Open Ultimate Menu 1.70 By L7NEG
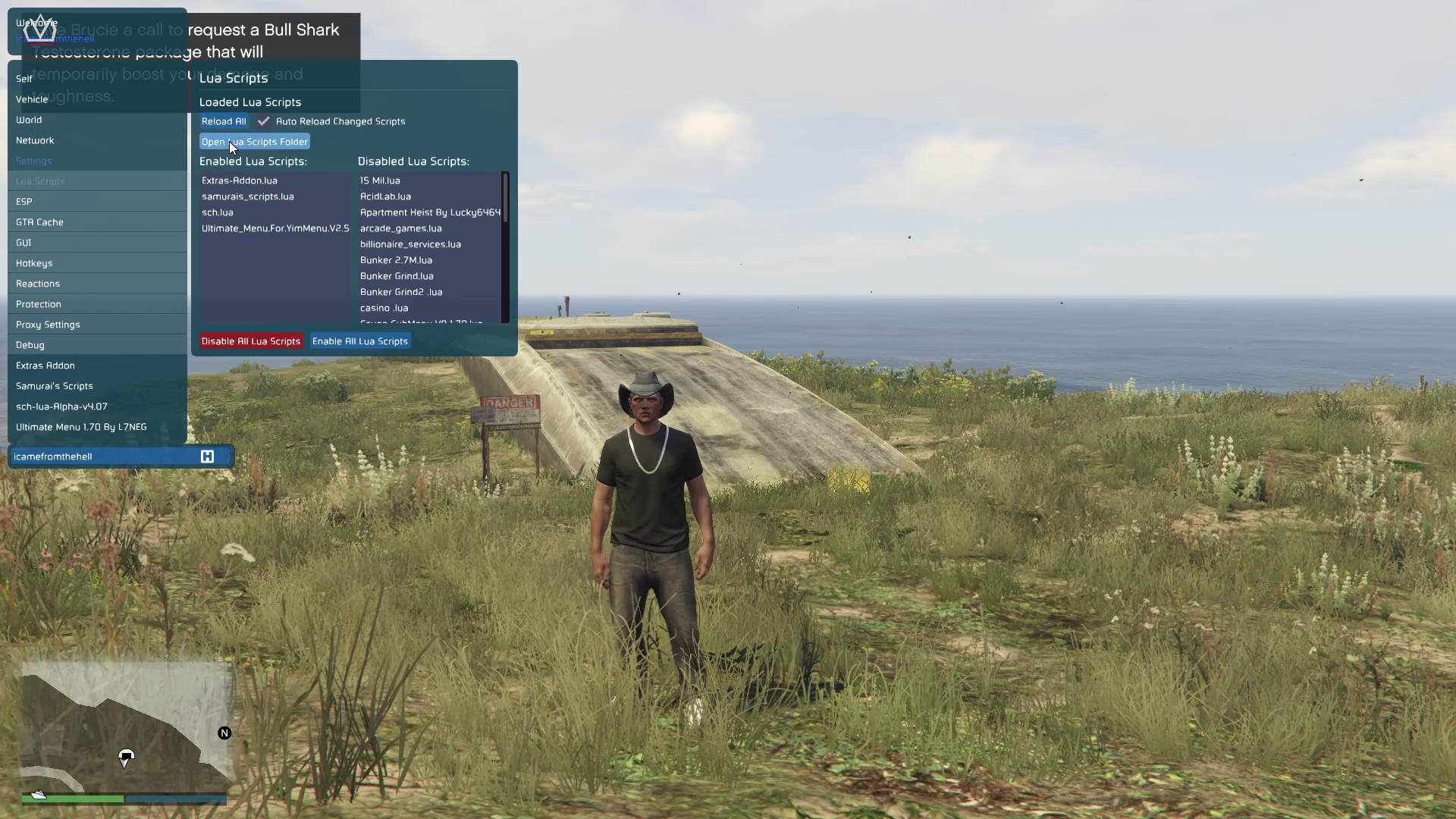1456x819 pixels. click(x=81, y=427)
